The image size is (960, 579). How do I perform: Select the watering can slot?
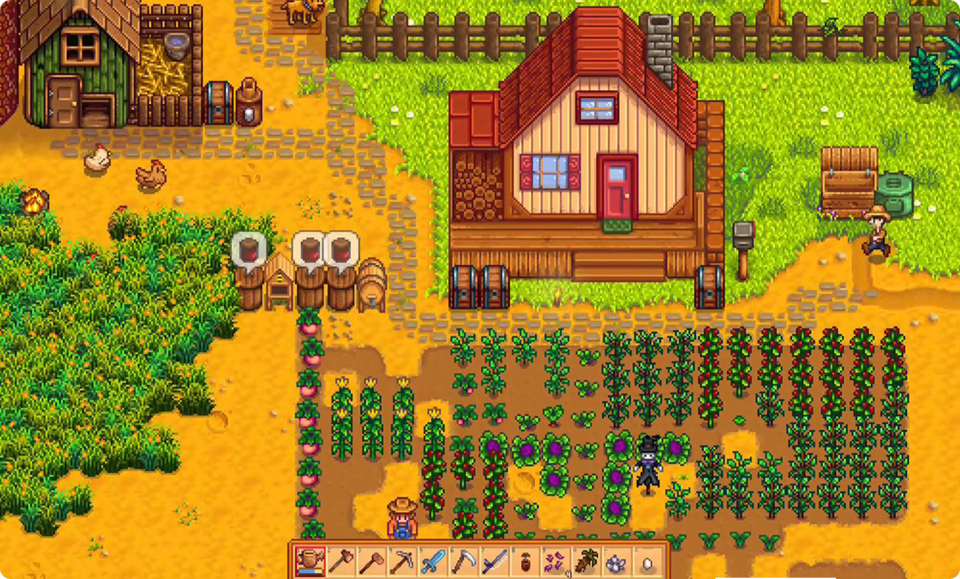(310, 561)
